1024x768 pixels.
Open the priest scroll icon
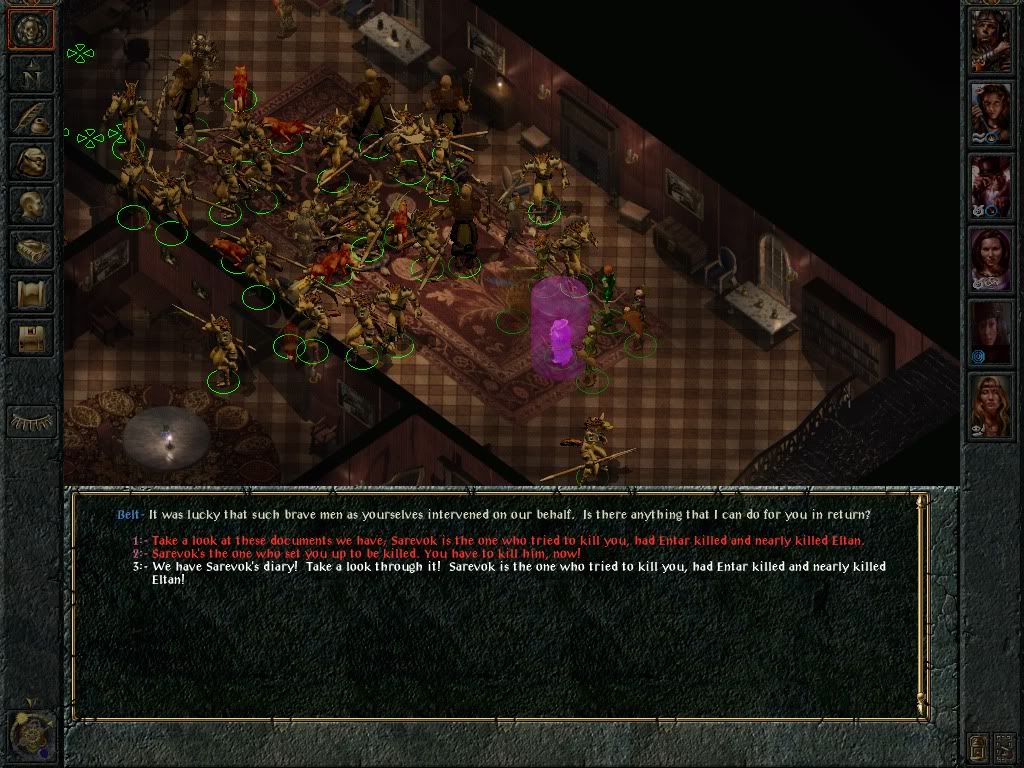click(x=31, y=293)
